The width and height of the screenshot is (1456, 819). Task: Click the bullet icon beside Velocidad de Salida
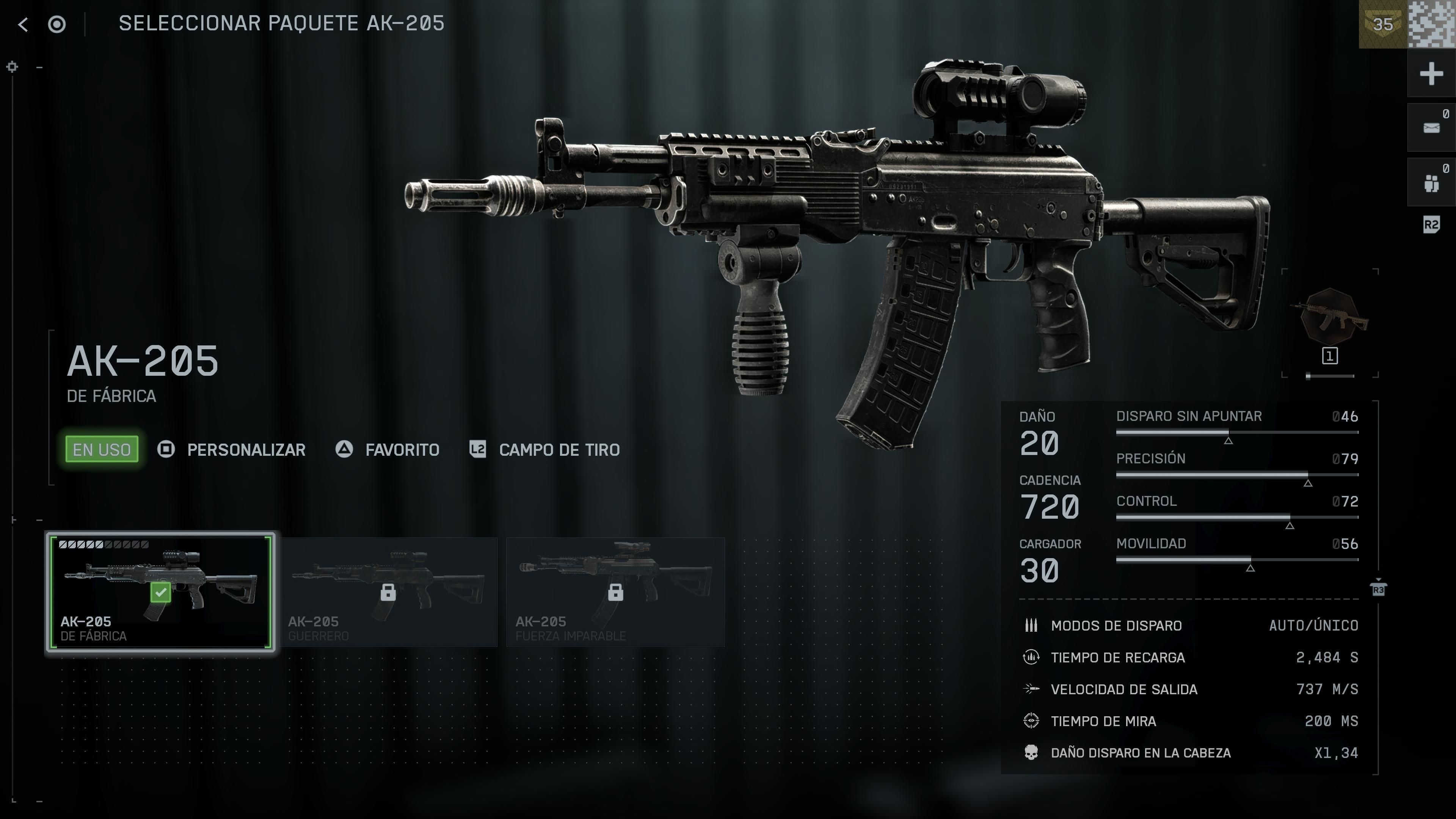[x=1031, y=689]
